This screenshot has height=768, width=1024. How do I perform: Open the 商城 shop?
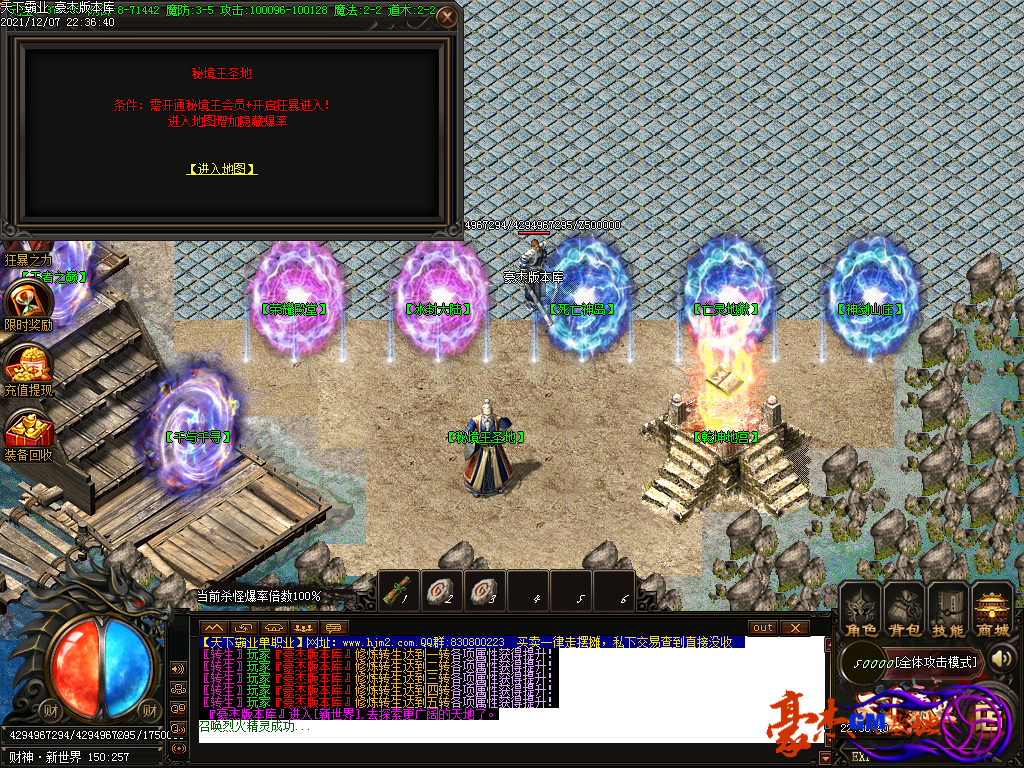(x=992, y=612)
